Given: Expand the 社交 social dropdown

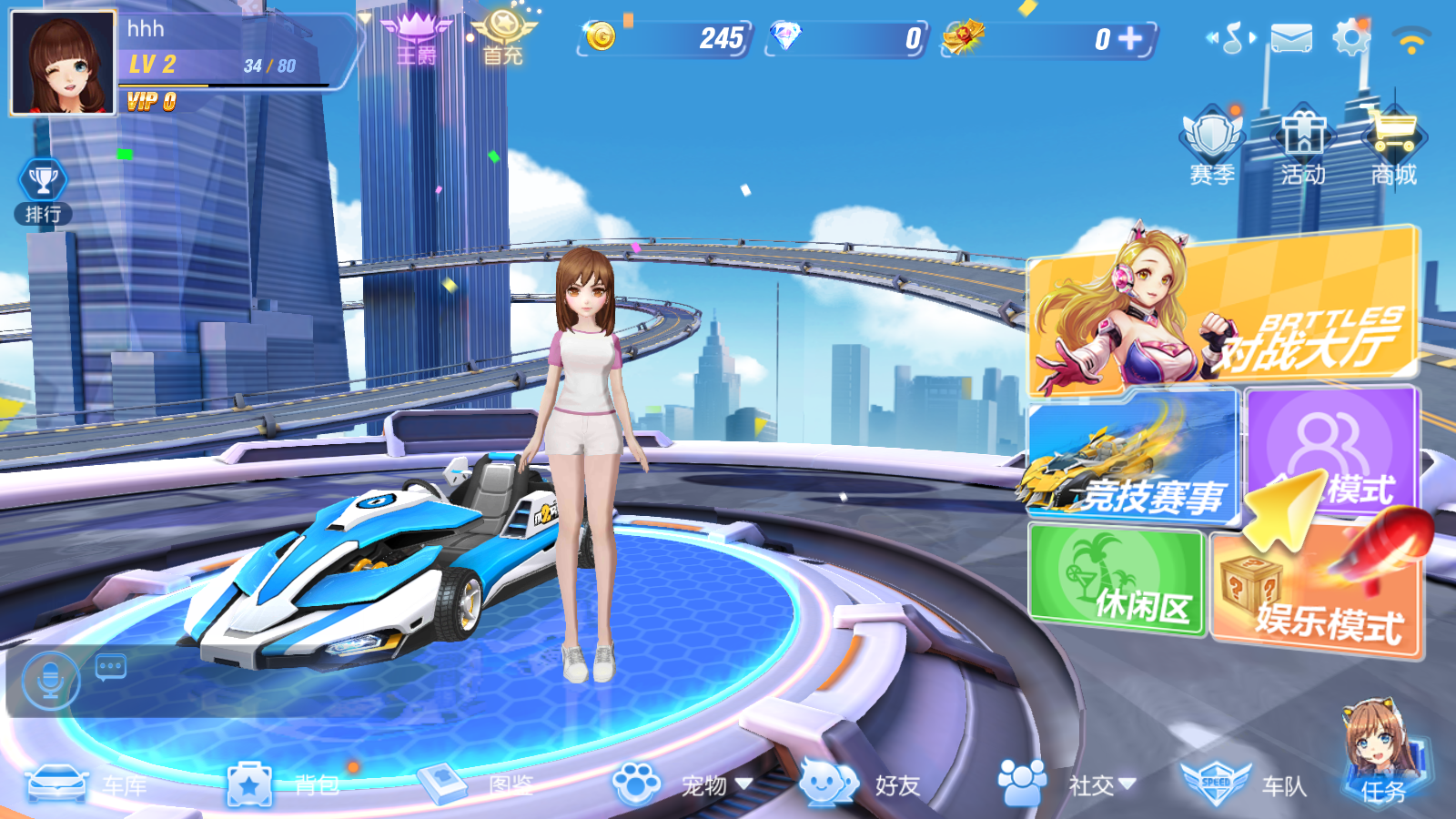Looking at the screenshot, I should 1128,783.
